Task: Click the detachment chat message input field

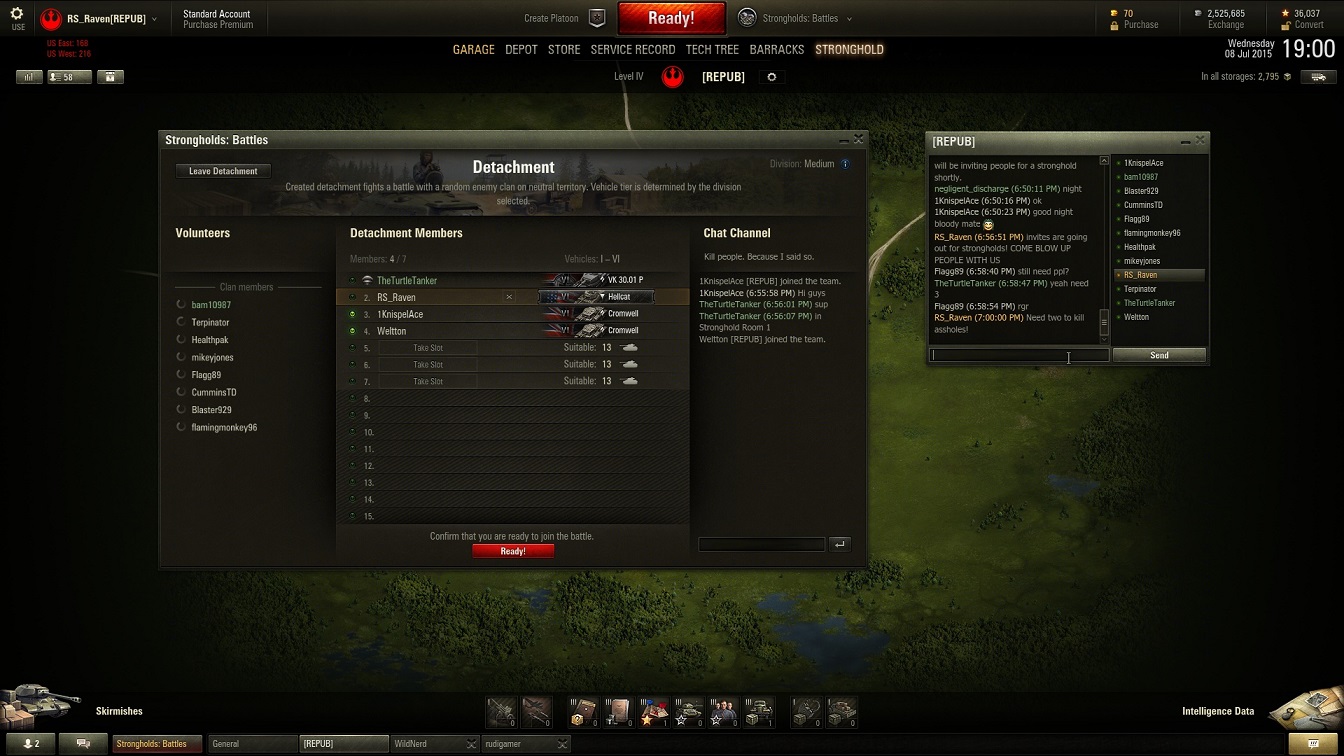Action: pyautogui.click(x=762, y=544)
